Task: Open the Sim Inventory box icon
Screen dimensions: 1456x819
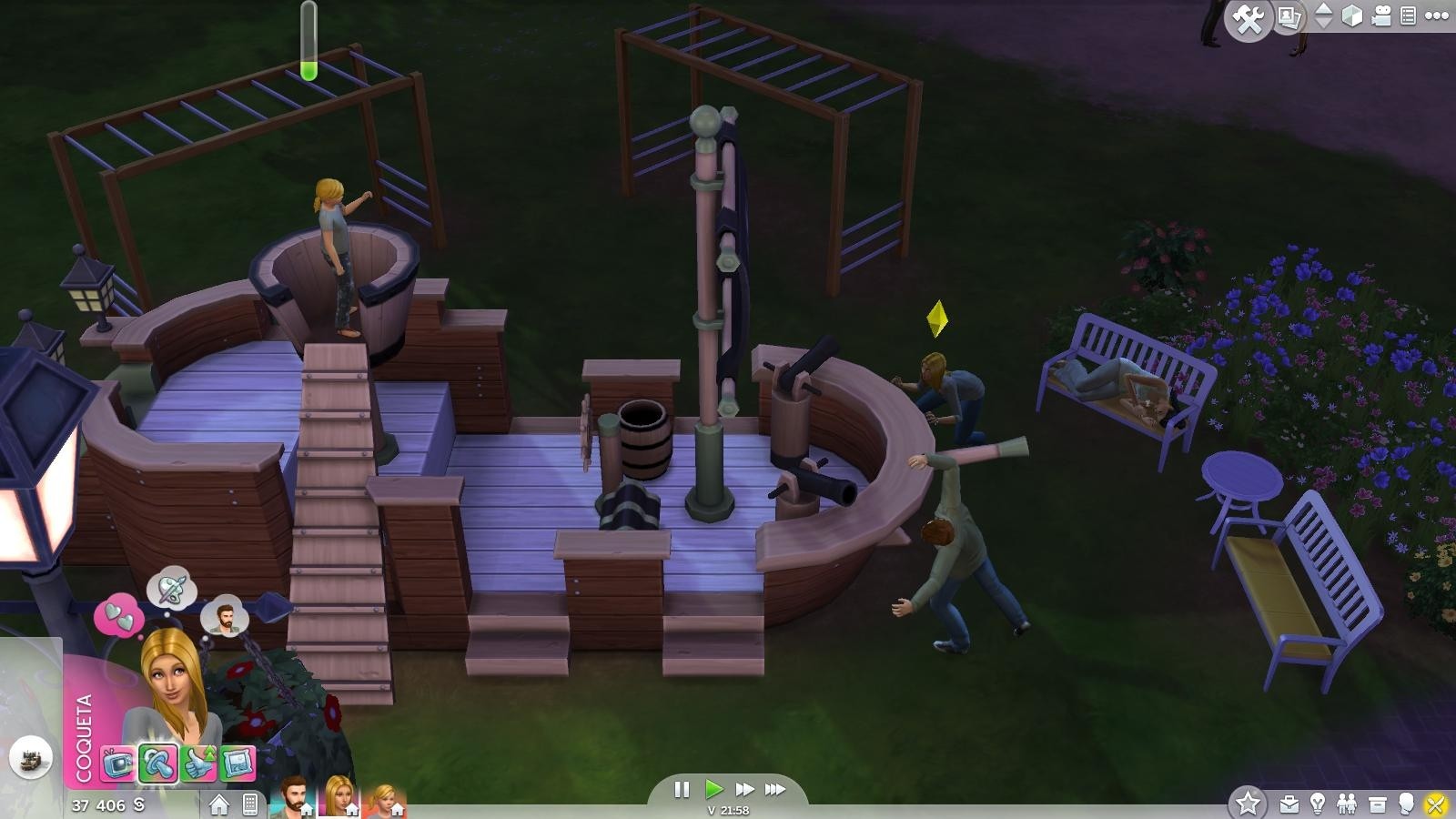Action: tap(1378, 804)
